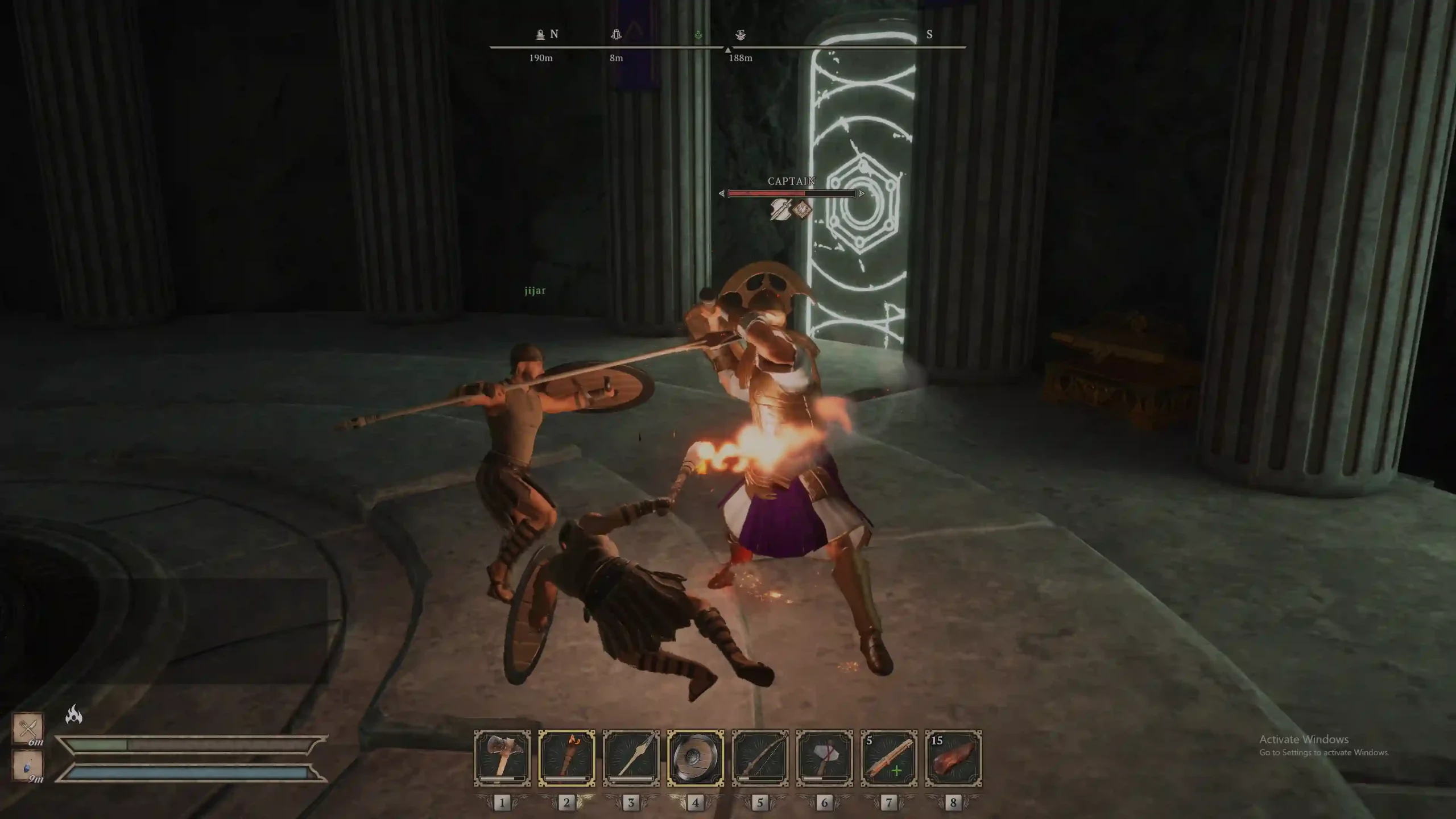
Task: Equip the burning torch in the hotbar
Action: coord(566,758)
